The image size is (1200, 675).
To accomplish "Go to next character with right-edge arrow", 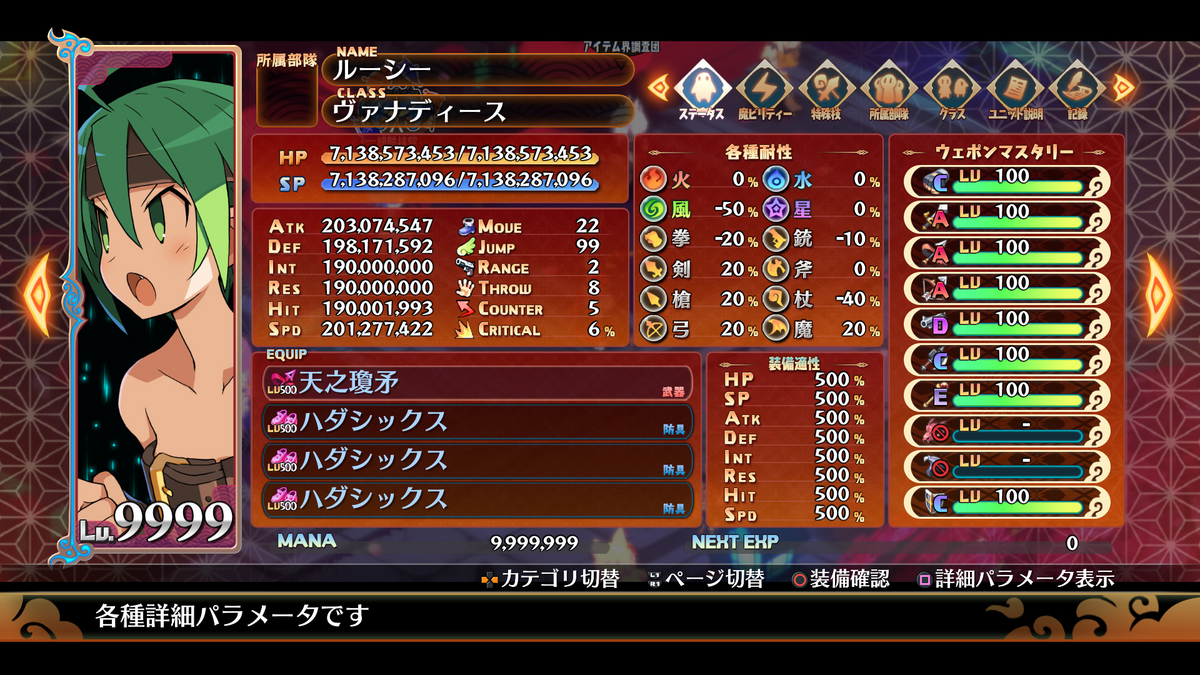I will click(x=1162, y=292).
